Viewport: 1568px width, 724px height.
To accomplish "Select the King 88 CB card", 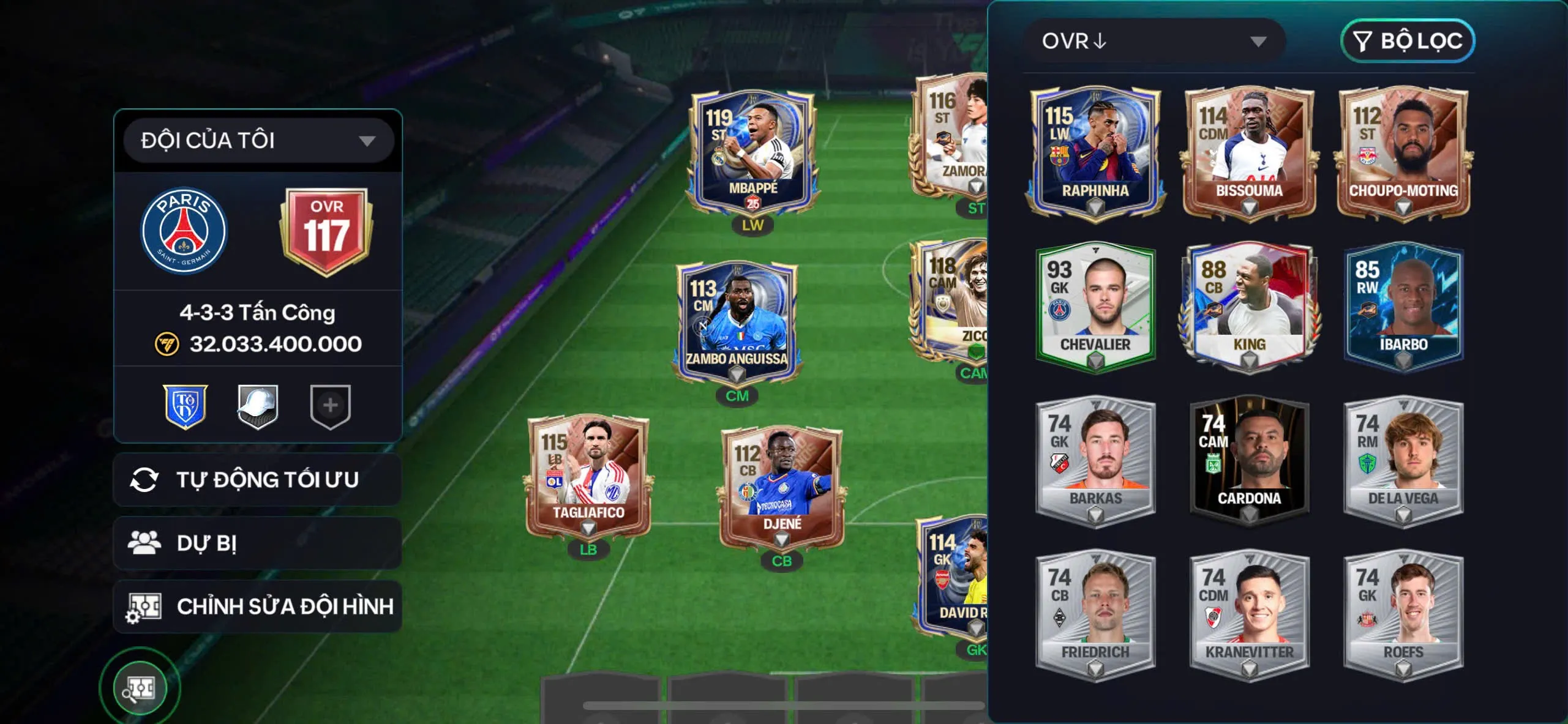I will [1249, 306].
